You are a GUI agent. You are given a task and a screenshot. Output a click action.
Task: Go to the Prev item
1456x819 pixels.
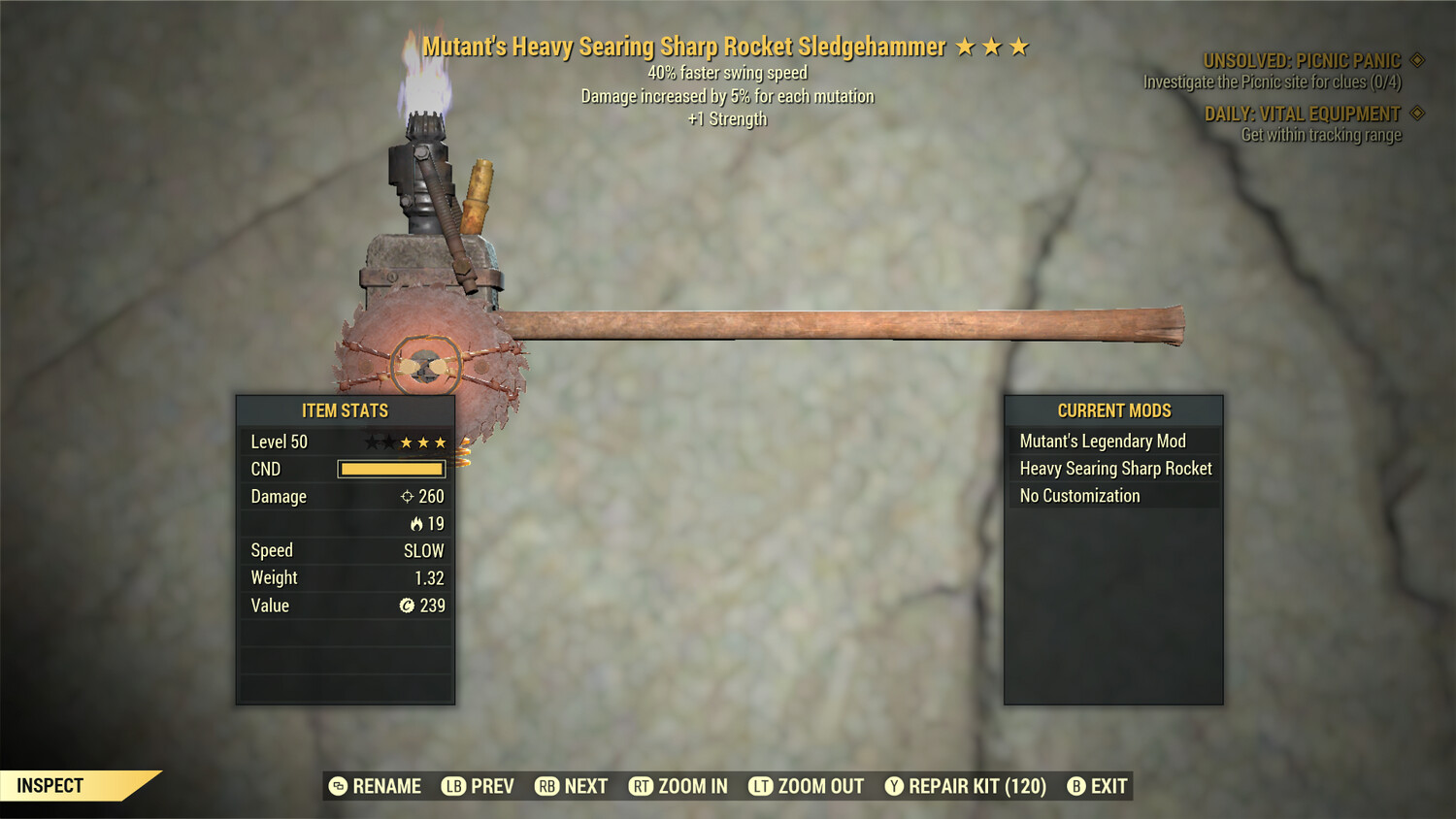click(479, 786)
